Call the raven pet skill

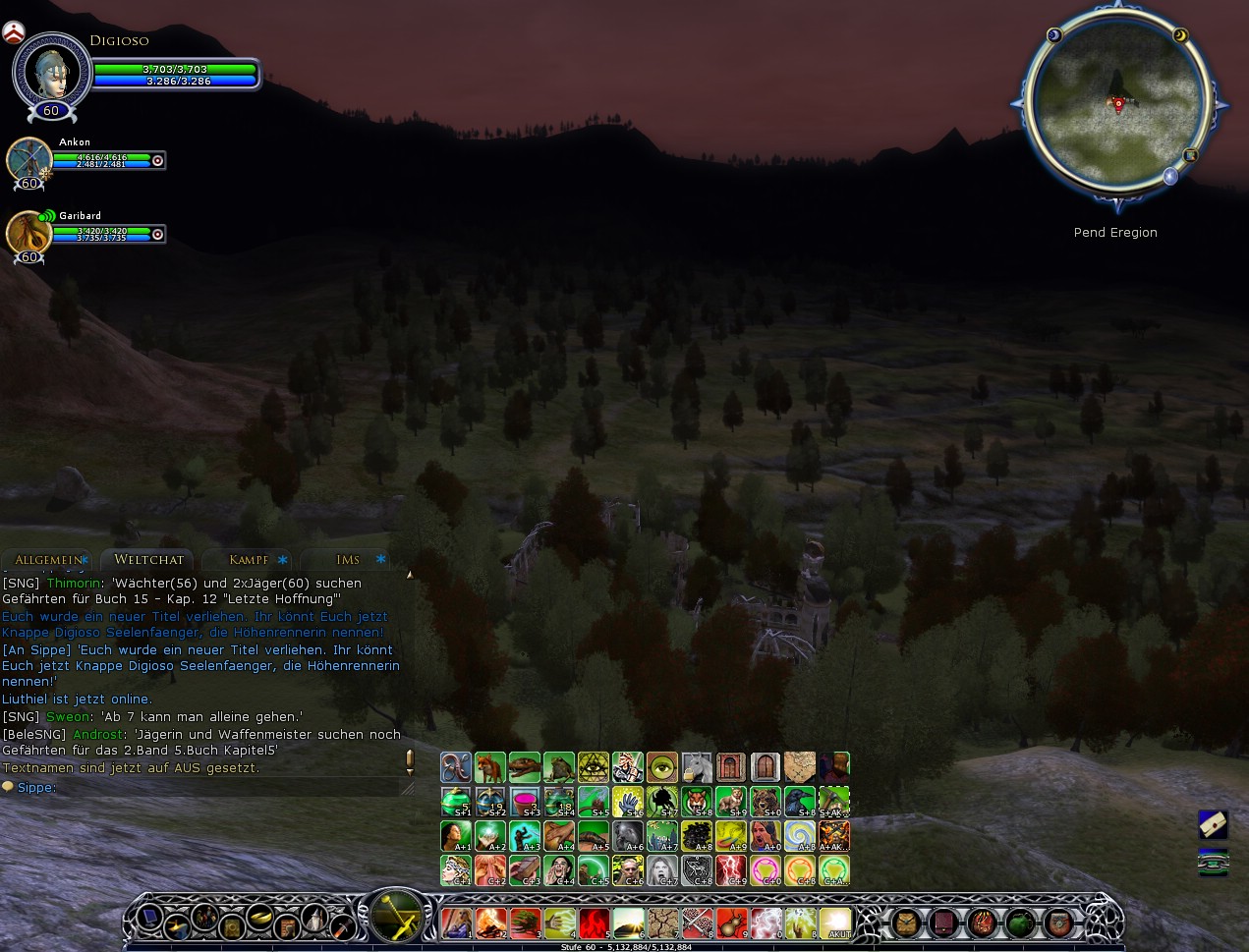tap(800, 802)
